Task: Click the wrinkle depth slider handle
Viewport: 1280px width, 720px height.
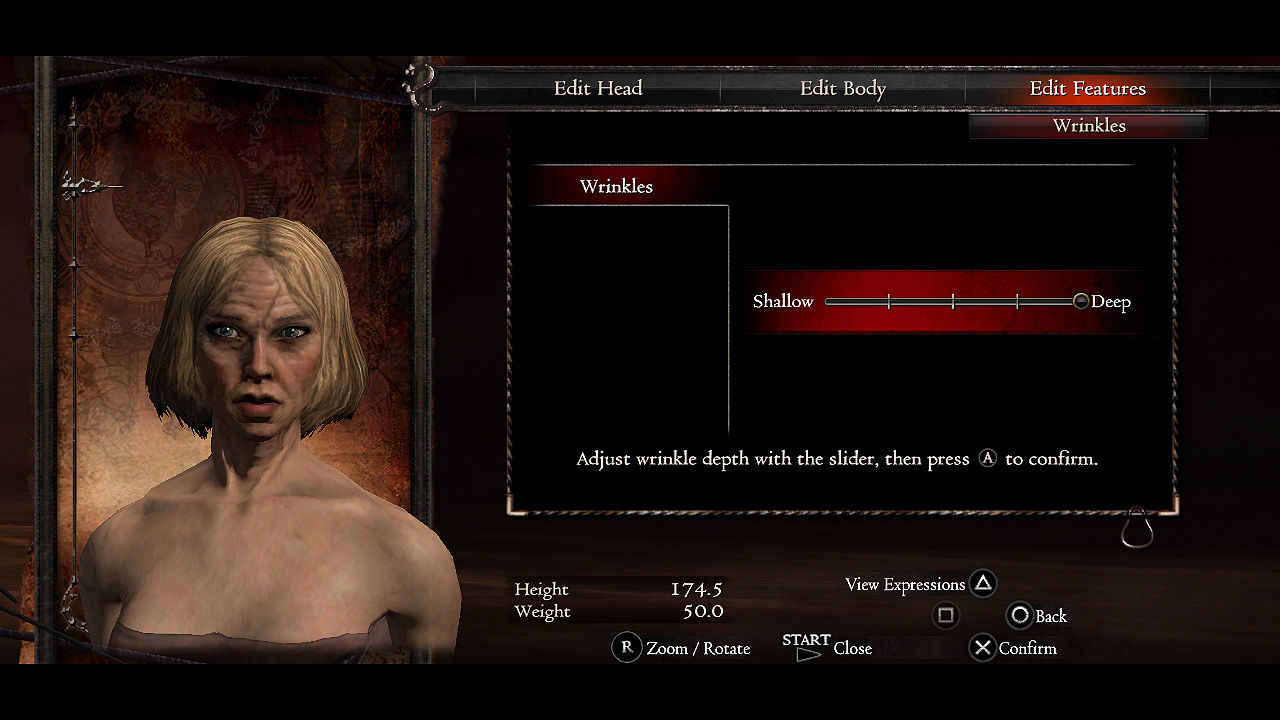Action: (x=1080, y=301)
